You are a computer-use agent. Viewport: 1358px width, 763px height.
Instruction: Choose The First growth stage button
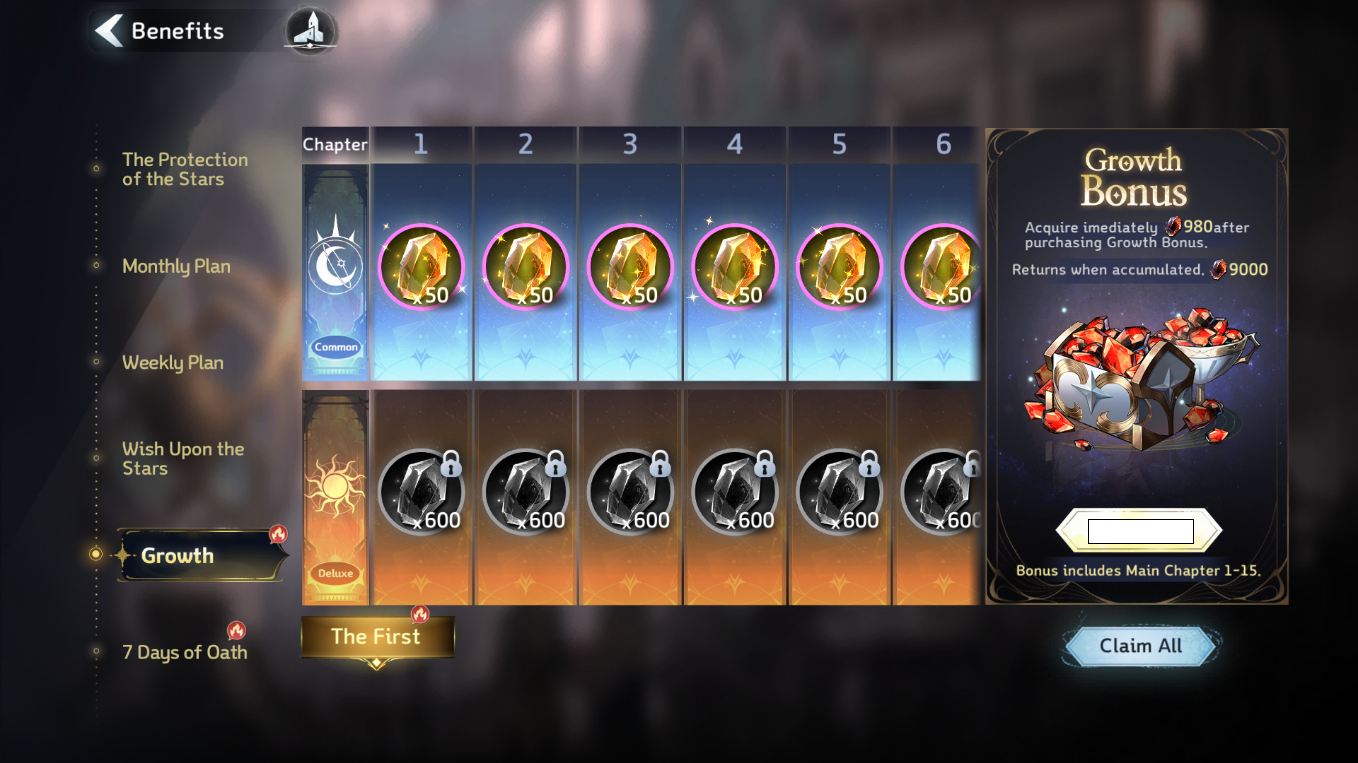377,637
